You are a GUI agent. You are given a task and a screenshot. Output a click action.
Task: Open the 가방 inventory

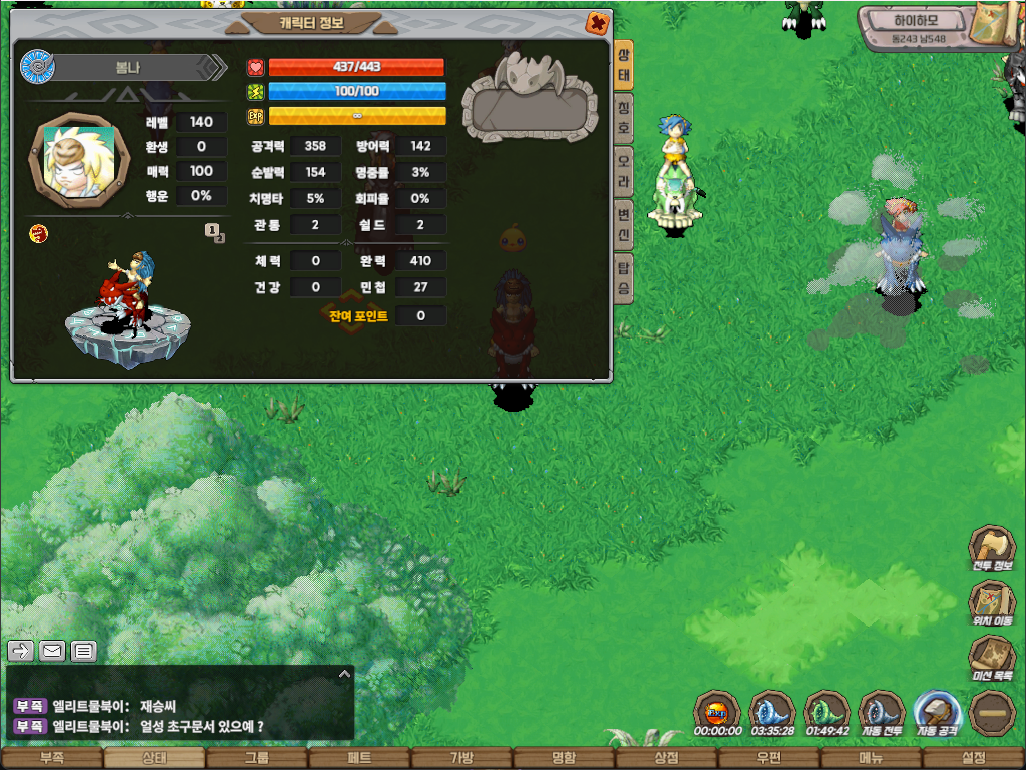pos(462,758)
